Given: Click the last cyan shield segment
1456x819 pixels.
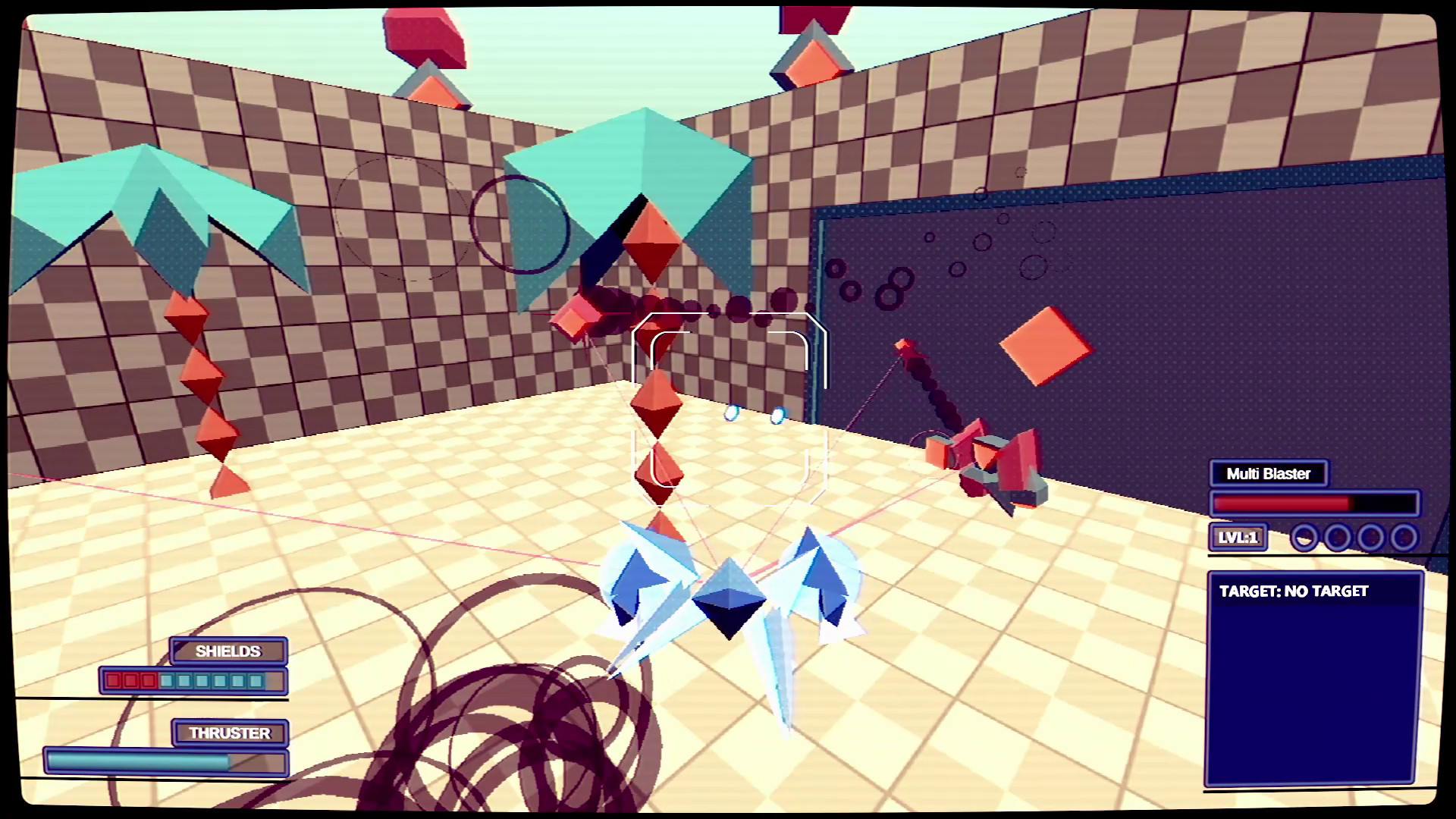Looking at the screenshot, I should tap(256, 681).
